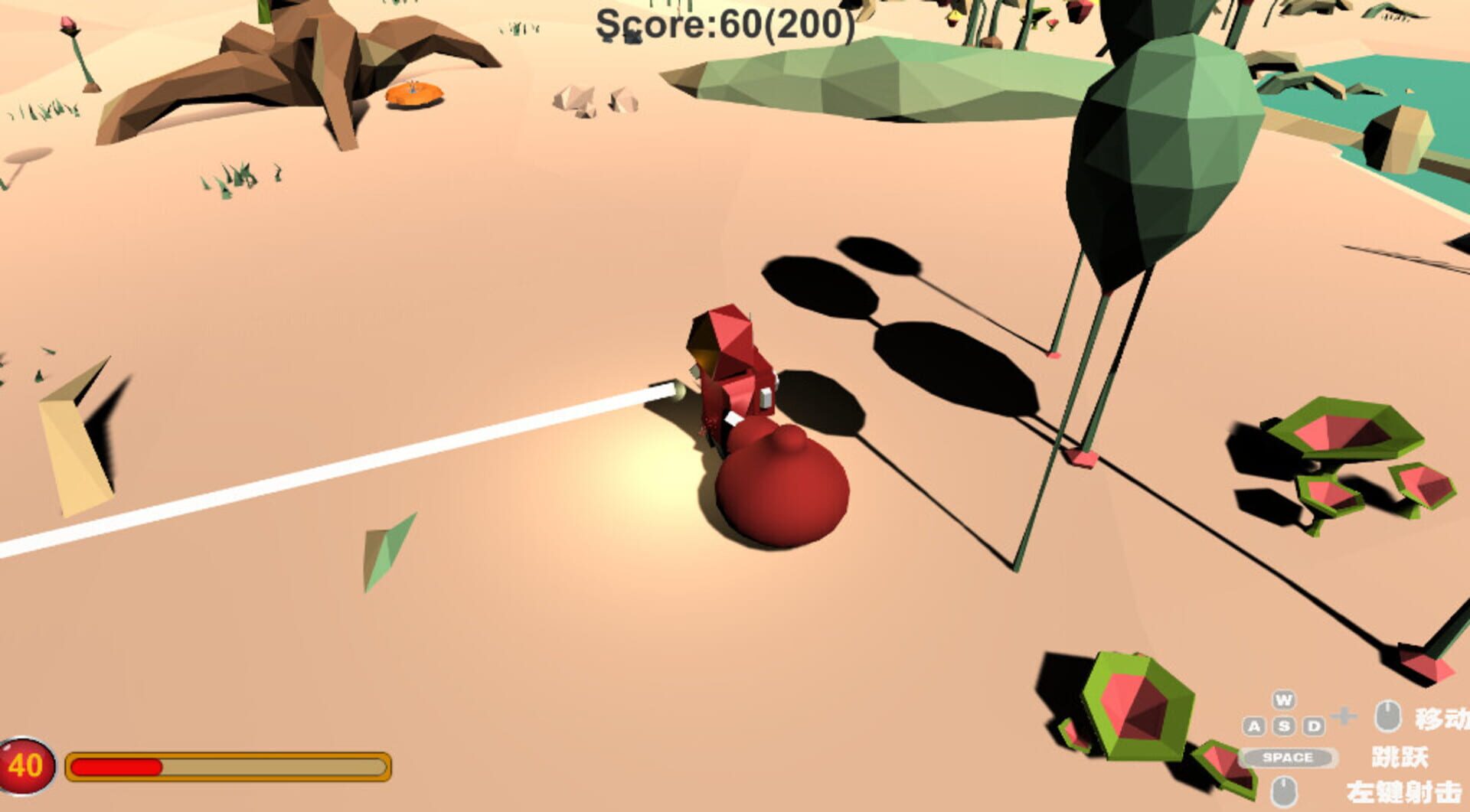The height and width of the screenshot is (812, 1470).
Task: Select the W key icon in control hints
Action: (x=1285, y=701)
